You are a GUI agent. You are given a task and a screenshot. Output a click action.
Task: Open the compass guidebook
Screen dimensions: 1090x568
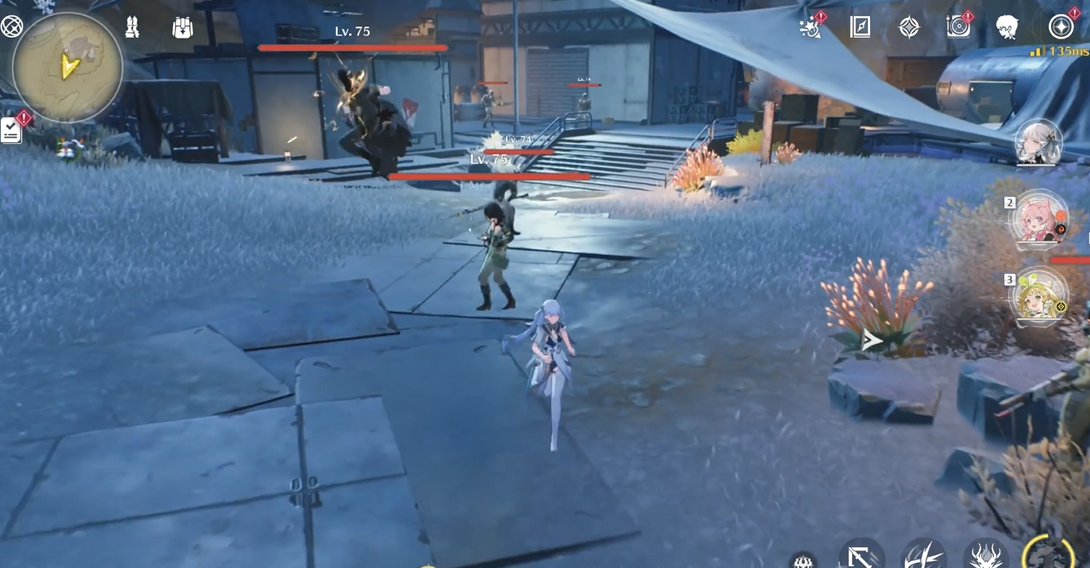pos(860,27)
